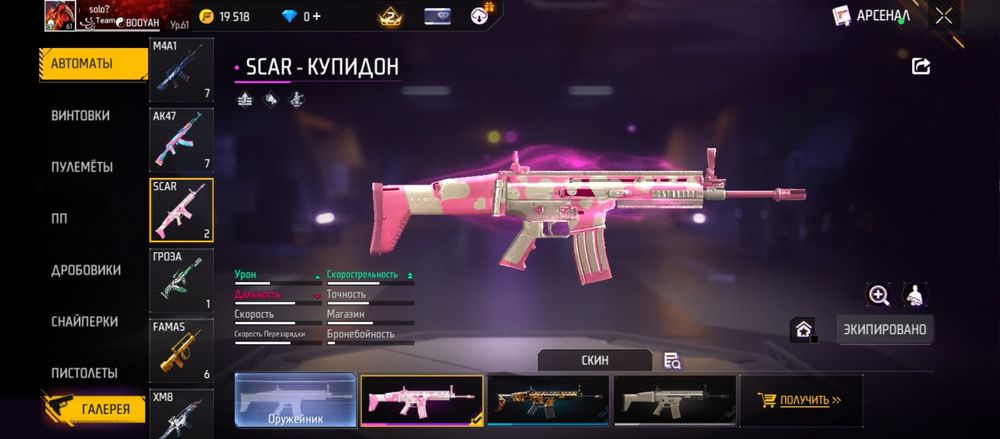Add diamonds with the plus button

pos(316,17)
